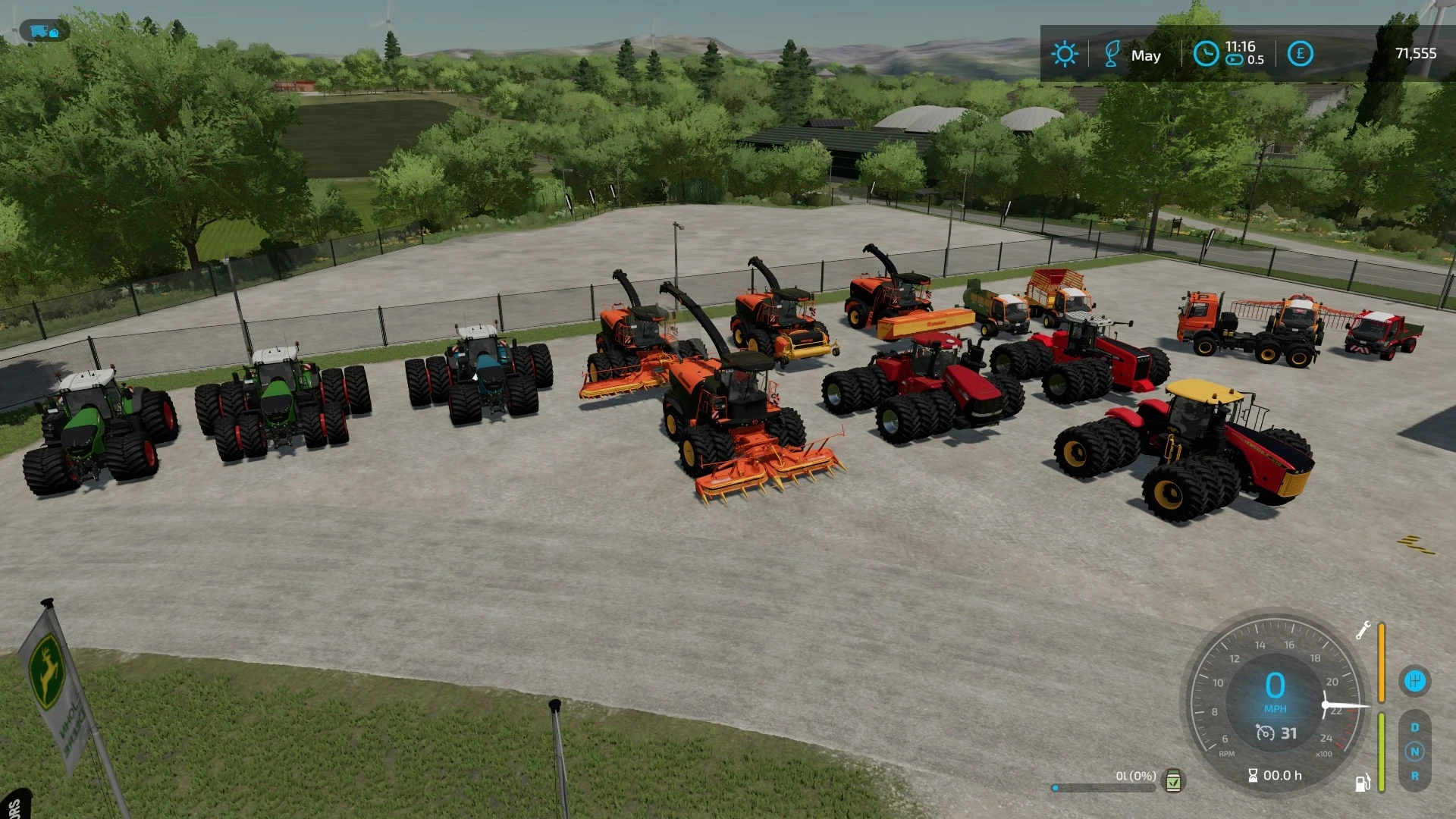
Task: Click the plant growth stage icon beside May
Action: (1112, 55)
